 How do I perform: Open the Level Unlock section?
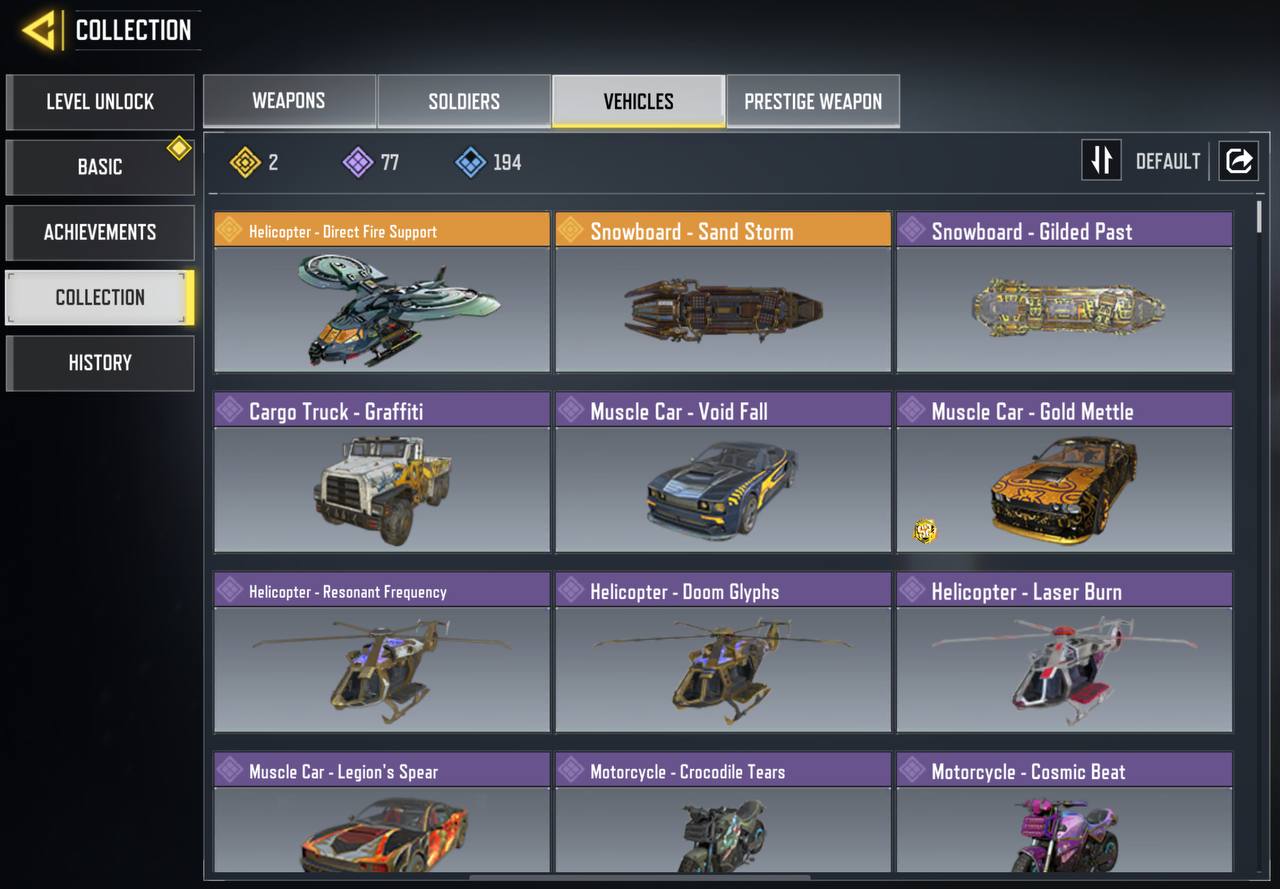(x=100, y=102)
